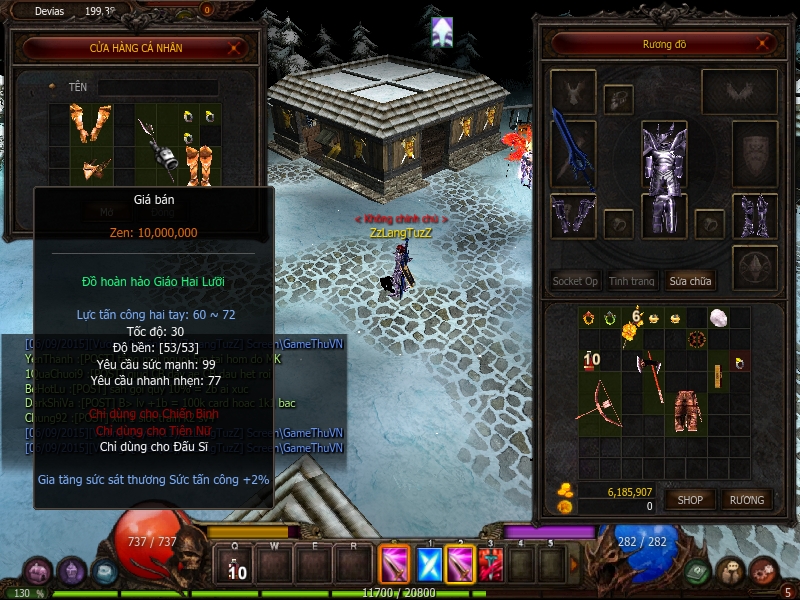Screen dimensions: 800x600
Task: Click the Socket Op button
Action: coord(575,281)
